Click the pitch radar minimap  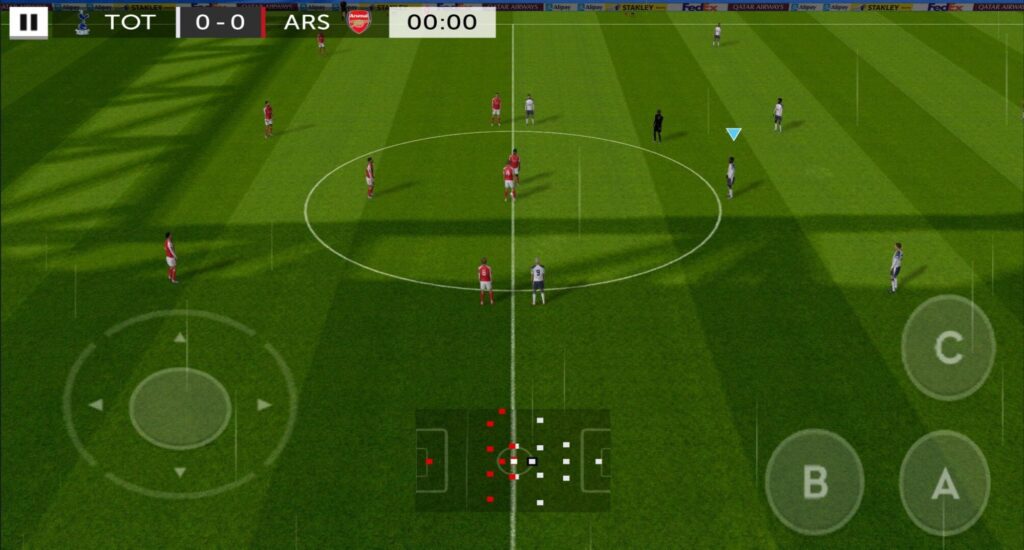512,460
